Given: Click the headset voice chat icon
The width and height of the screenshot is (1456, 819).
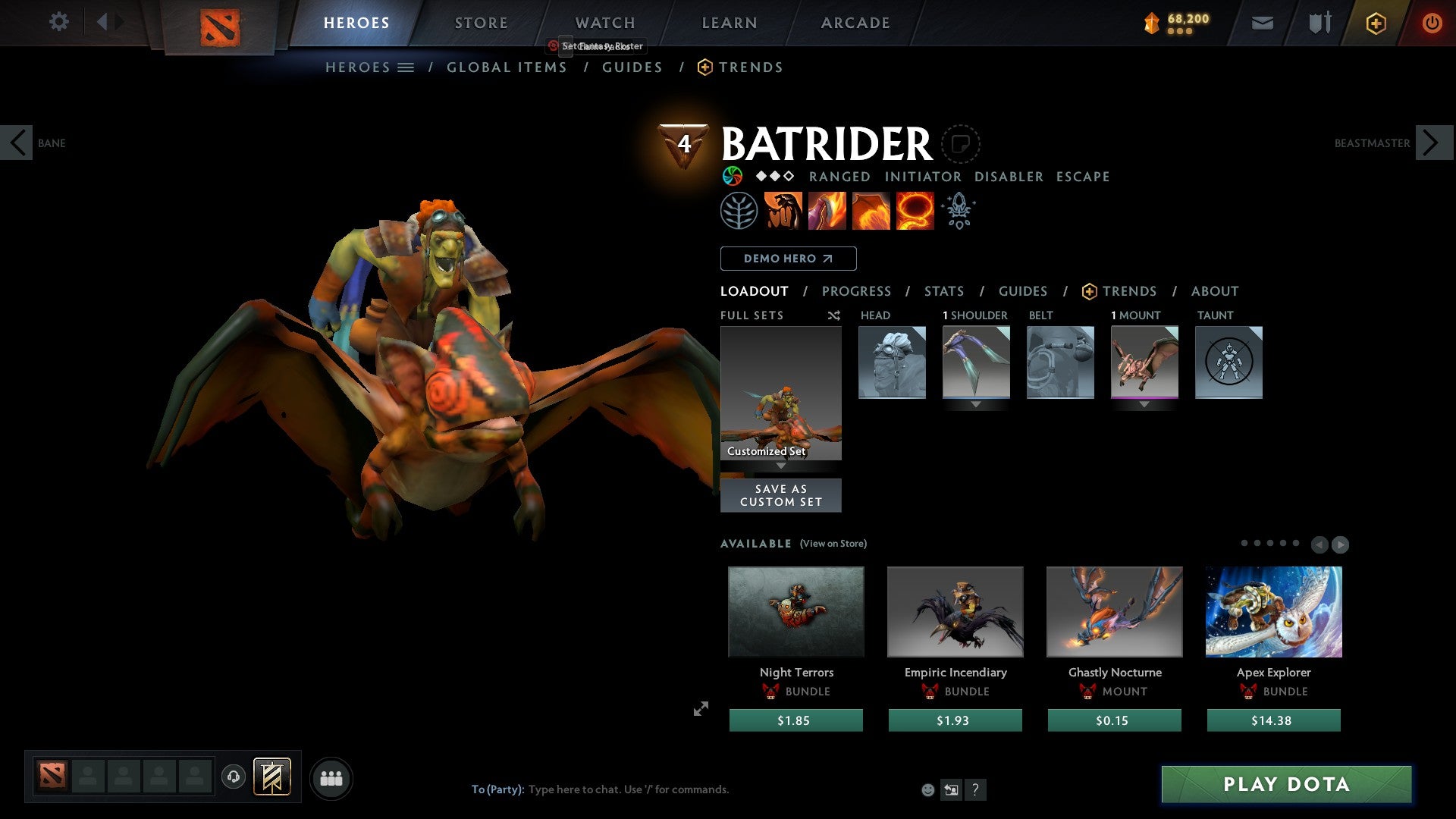Looking at the screenshot, I should [x=234, y=777].
